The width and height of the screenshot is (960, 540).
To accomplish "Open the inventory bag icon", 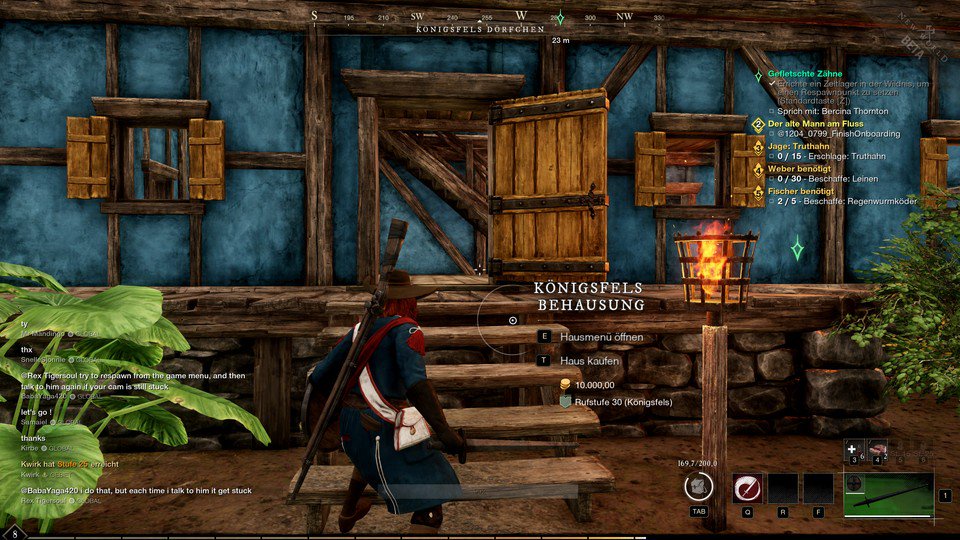I will (x=698, y=487).
